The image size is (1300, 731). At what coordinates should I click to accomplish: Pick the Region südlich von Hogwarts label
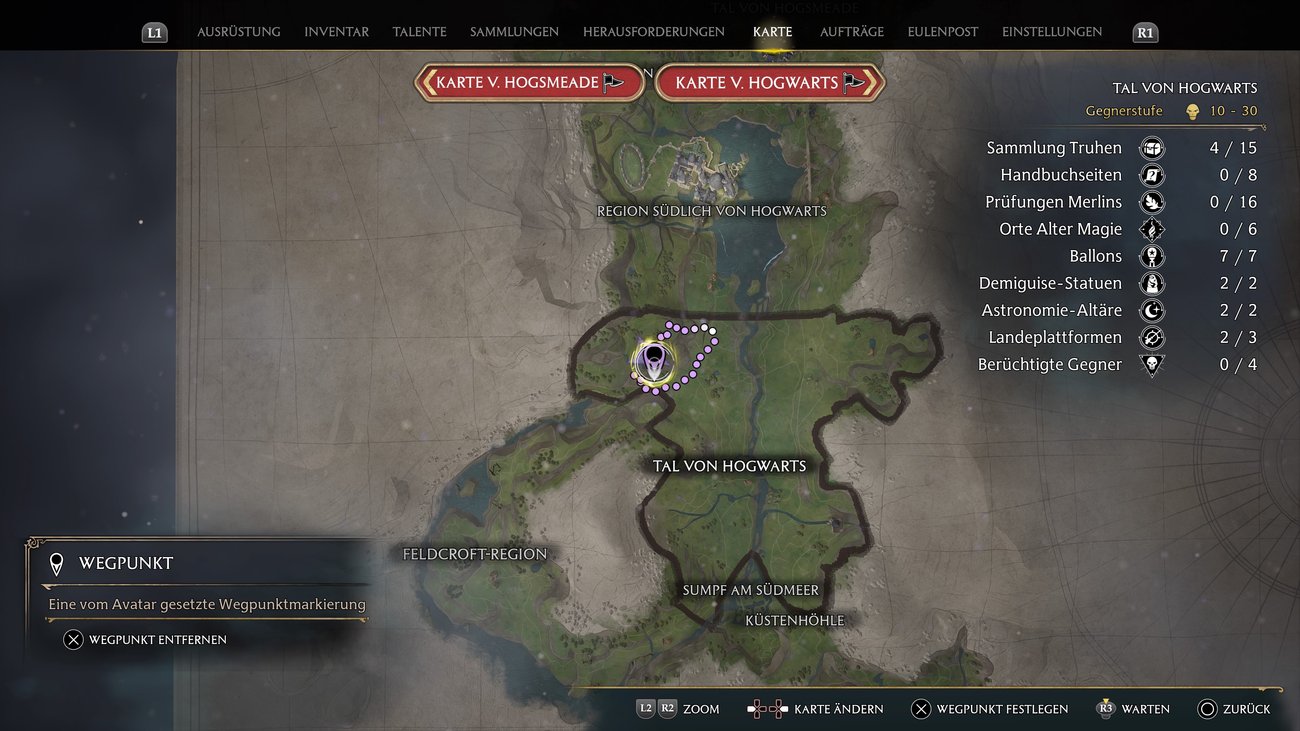[x=712, y=211]
